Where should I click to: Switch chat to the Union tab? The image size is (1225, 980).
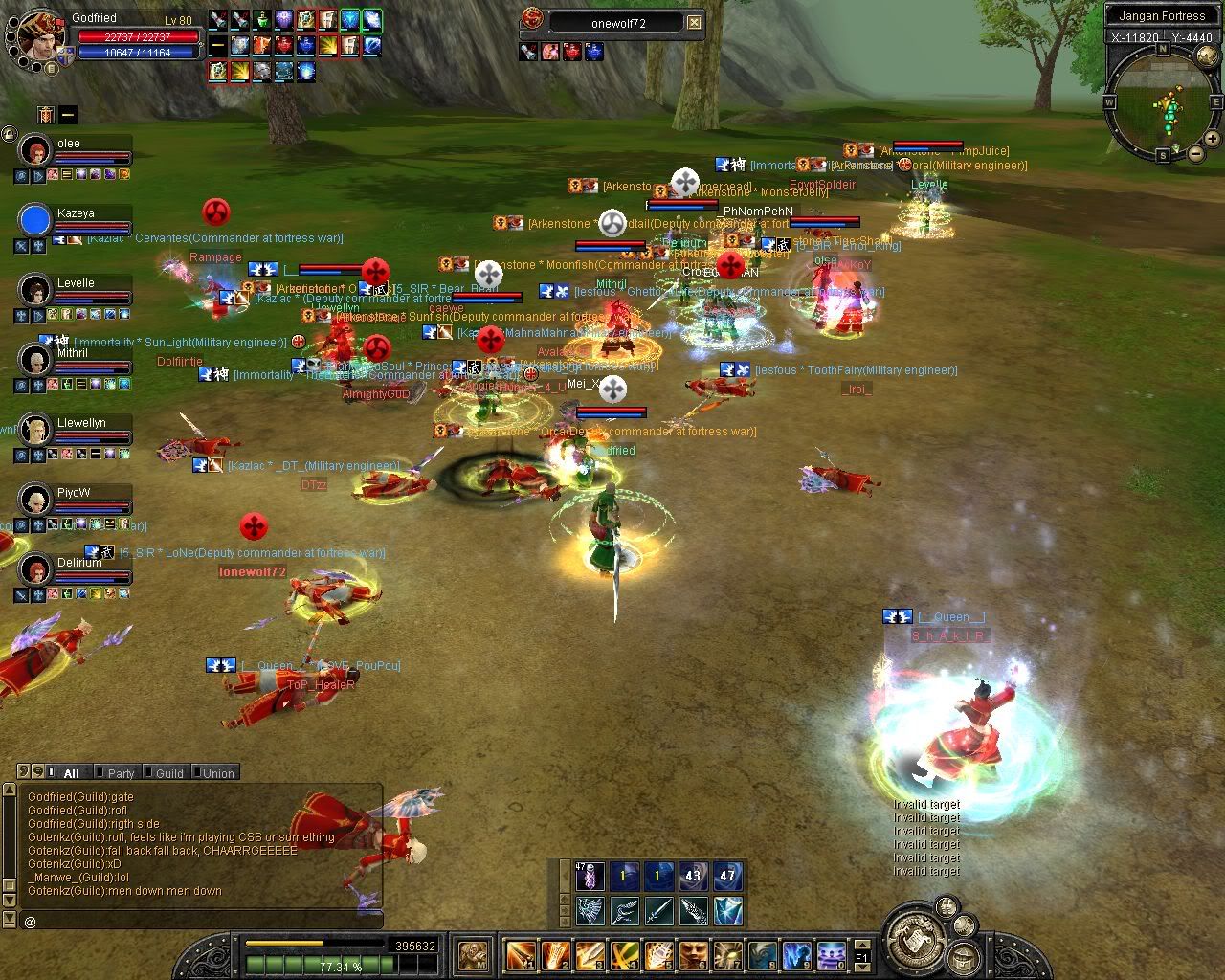(x=217, y=773)
